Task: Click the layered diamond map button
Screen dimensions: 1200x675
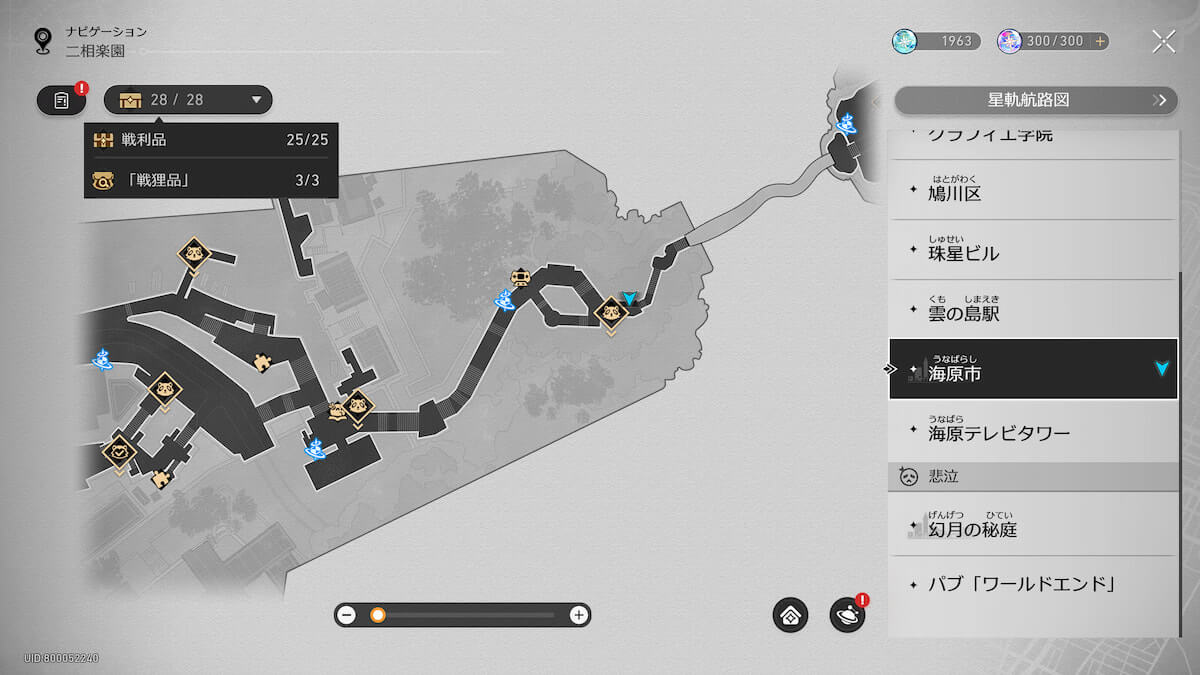Action: click(790, 615)
